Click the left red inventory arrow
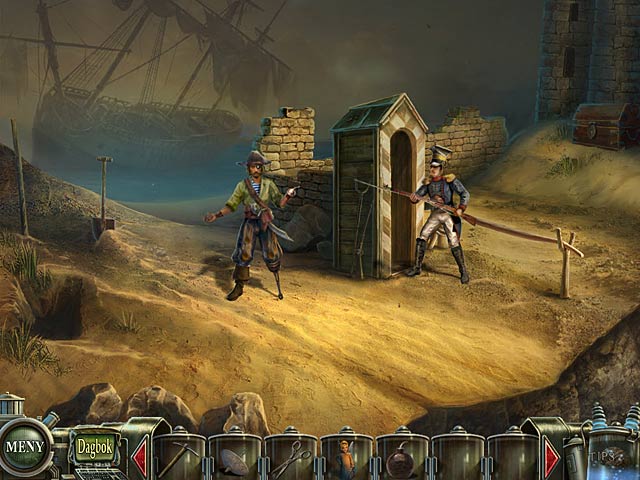 tap(140, 458)
